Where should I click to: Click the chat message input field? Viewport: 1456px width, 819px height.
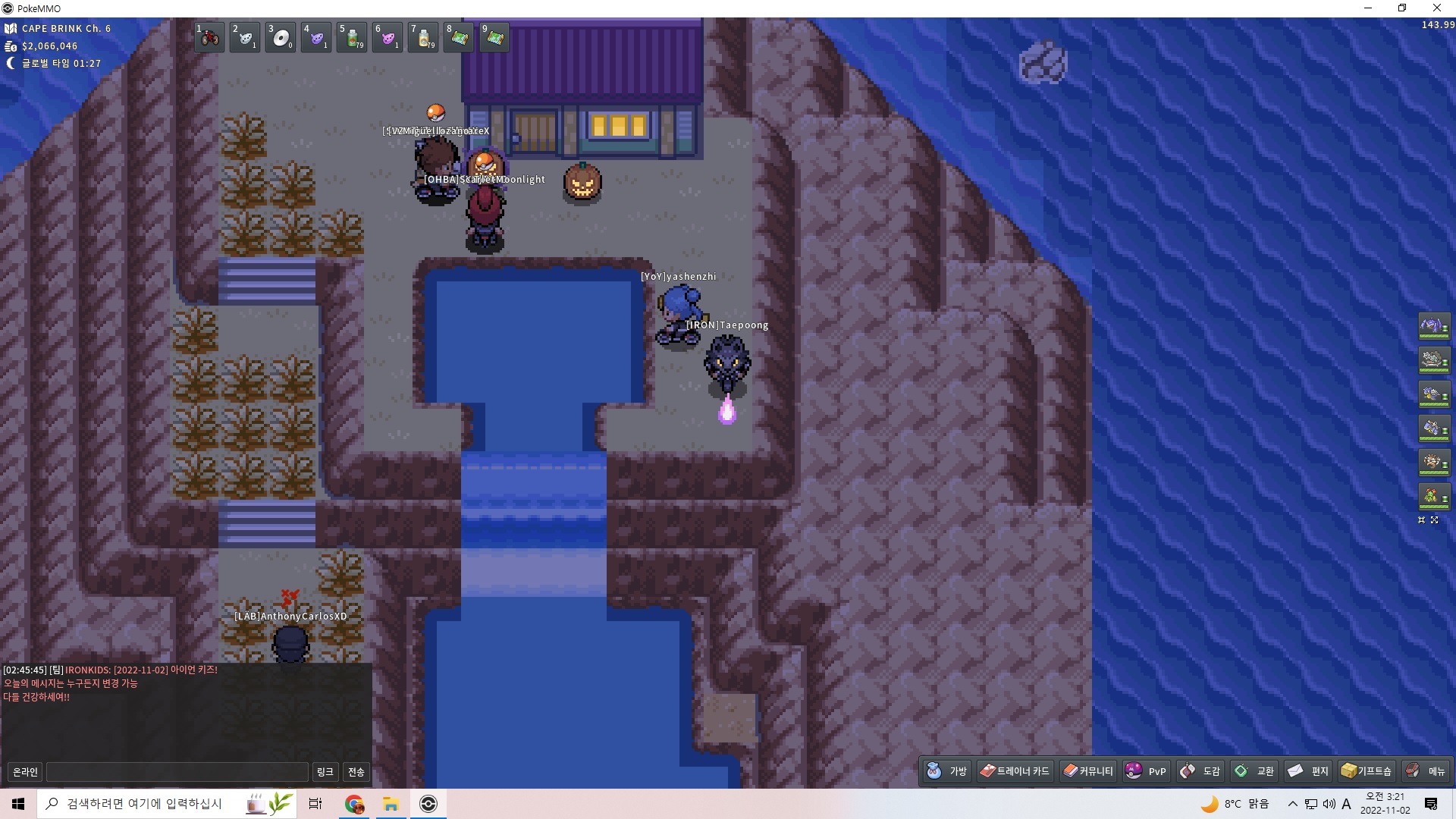[x=177, y=772]
